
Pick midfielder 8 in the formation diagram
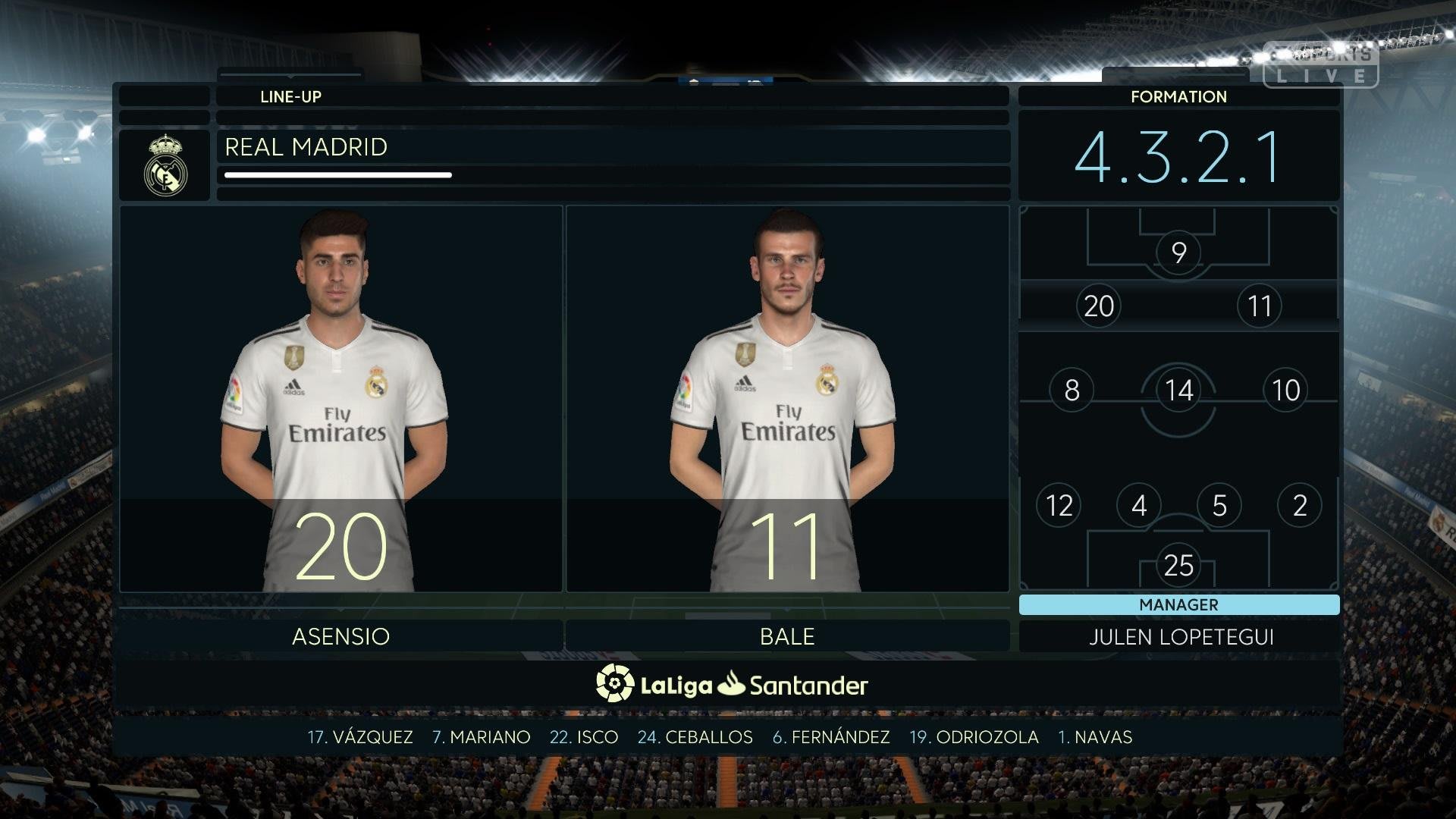(x=1072, y=391)
